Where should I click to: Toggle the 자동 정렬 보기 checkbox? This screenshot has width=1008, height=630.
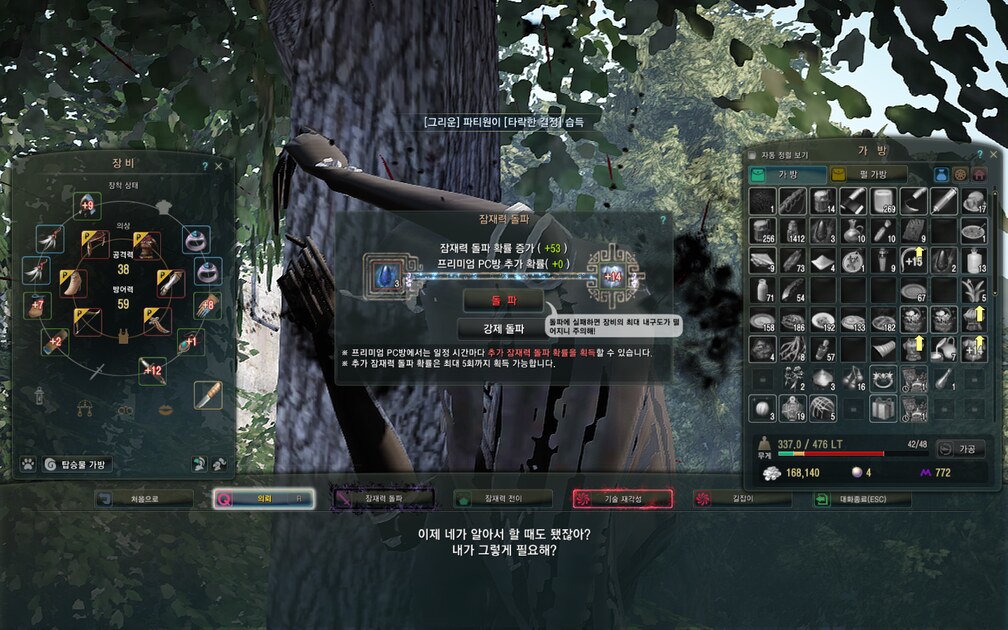click(x=756, y=155)
